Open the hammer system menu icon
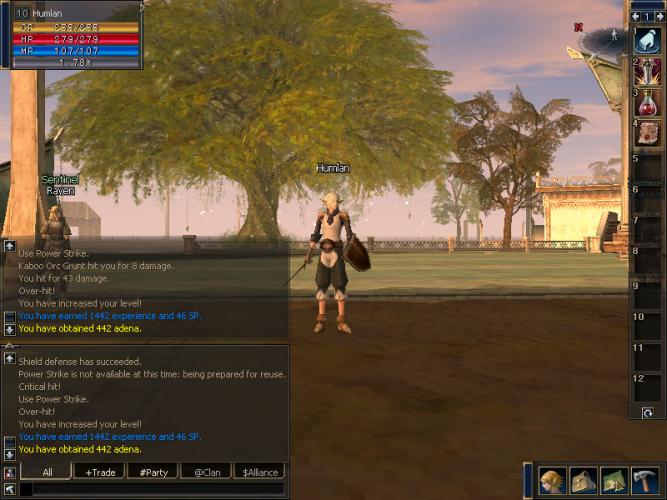The image size is (667, 500). tap(645, 480)
